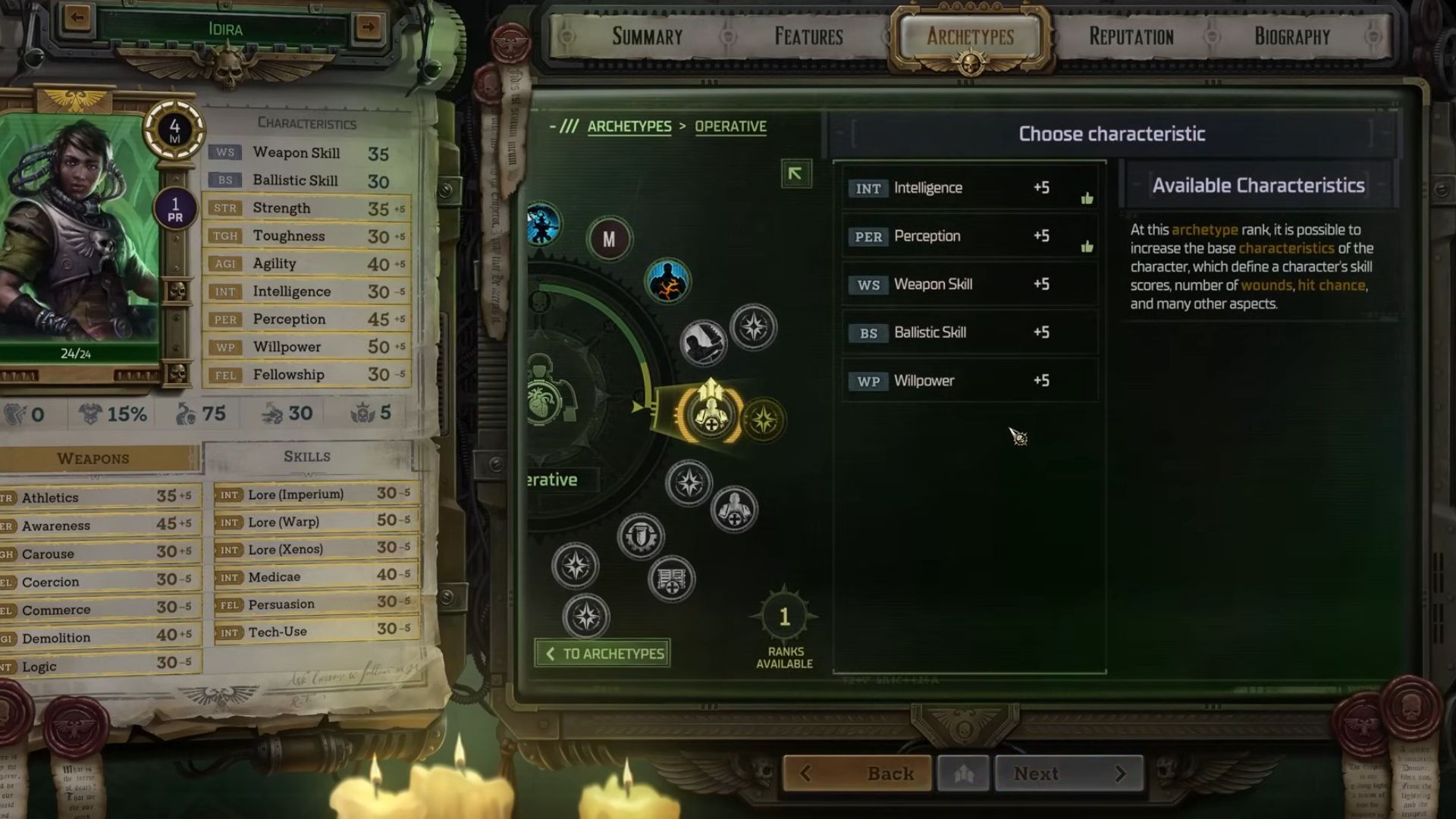Click the recommended-choice button between Back and Next
This screenshot has width=1456, height=819.
[x=963, y=773]
